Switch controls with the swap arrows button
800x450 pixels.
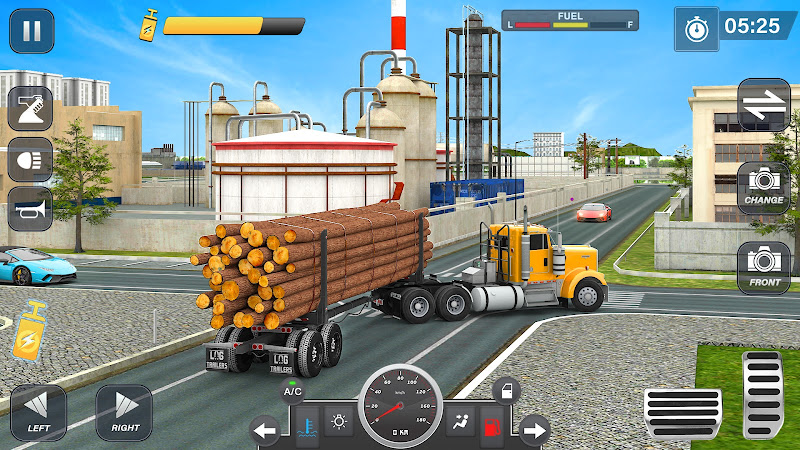pyautogui.click(x=764, y=105)
